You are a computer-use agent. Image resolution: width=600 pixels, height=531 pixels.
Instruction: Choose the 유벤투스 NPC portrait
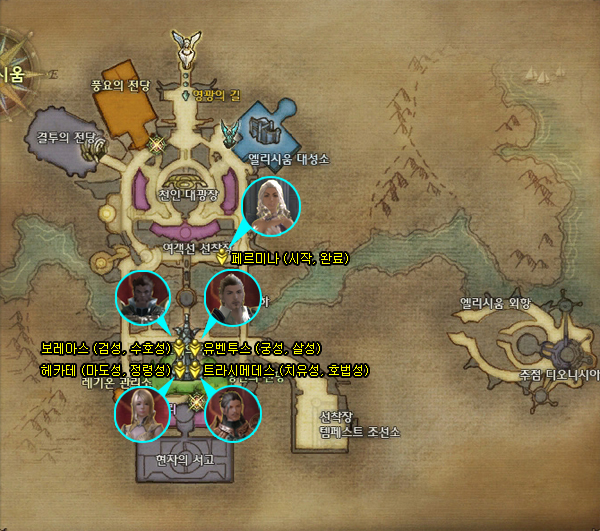click(232, 297)
